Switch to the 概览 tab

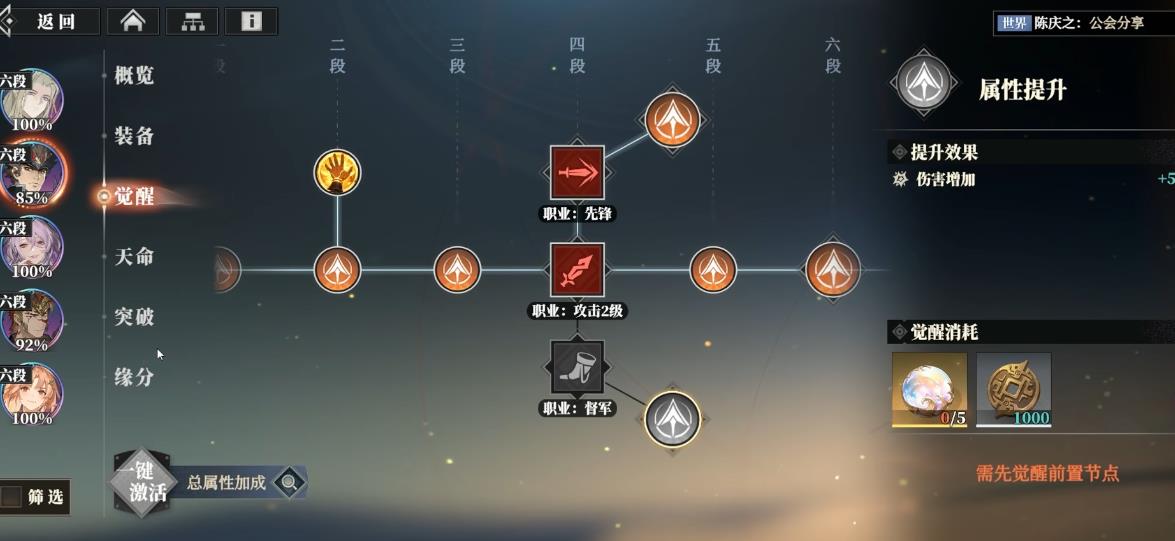(134, 75)
